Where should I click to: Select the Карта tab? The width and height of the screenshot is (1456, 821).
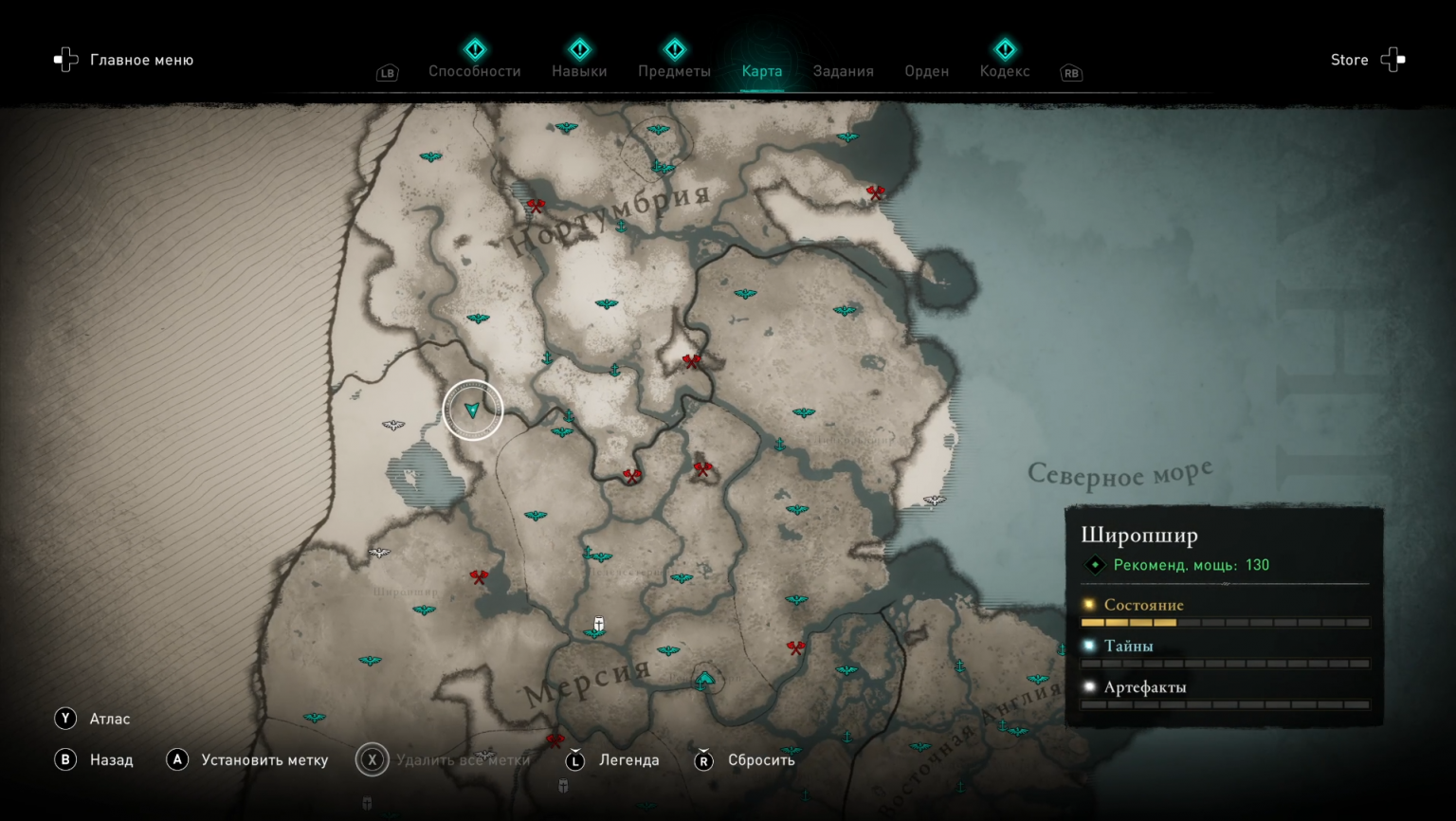tap(762, 71)
